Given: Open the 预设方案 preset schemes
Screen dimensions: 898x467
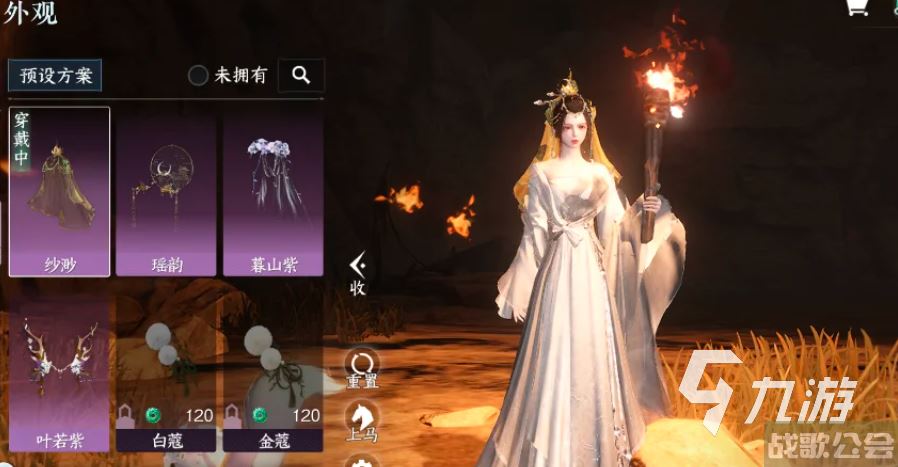Looking at the screenshot, I should click(x=55, y=75).
